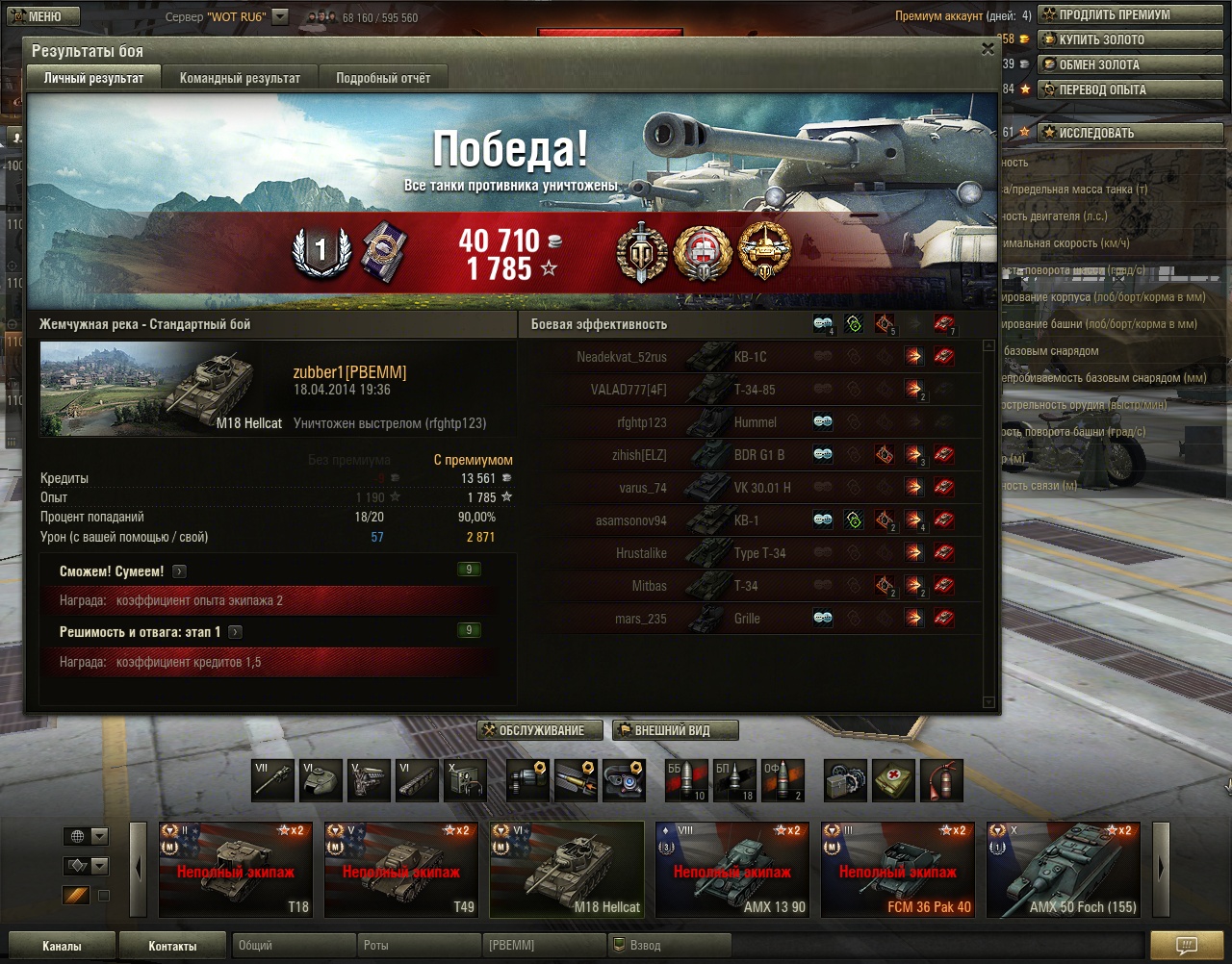Open ВНЕШНИЙ ВИД customization
The height and width of the screenshot is (964, 1232).
[x=675, y=730]
